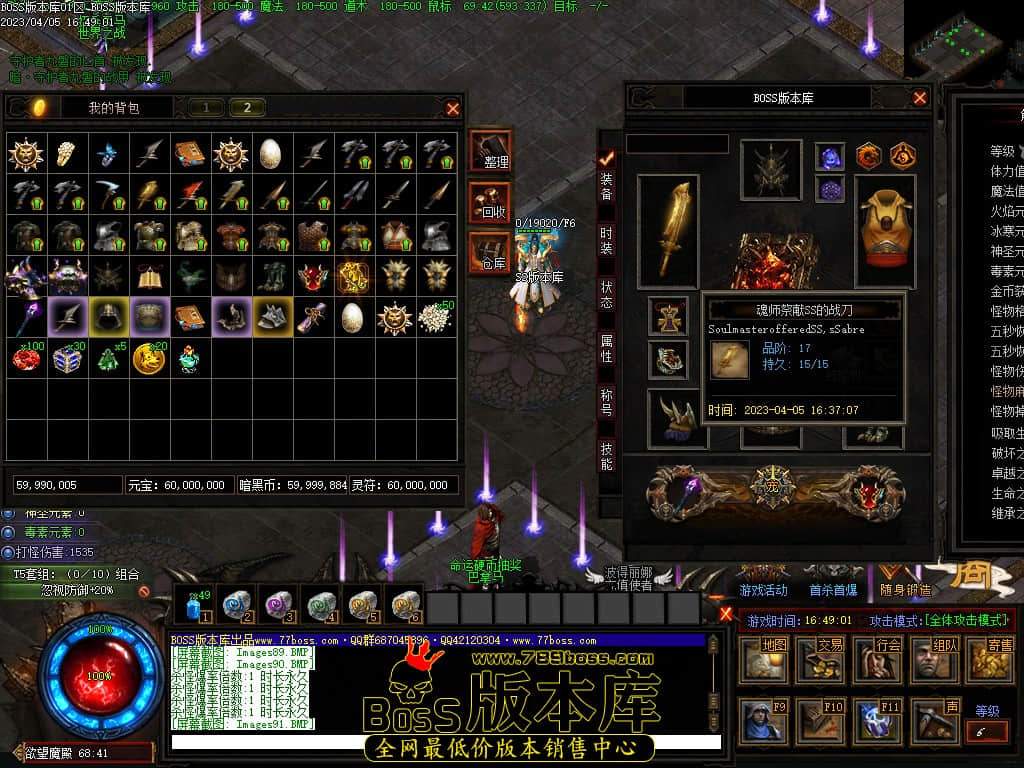Image resolution: width=1024 pixels, height=768 pixels.
Task: Open the 状态 status tab
Action: point(606,294)
